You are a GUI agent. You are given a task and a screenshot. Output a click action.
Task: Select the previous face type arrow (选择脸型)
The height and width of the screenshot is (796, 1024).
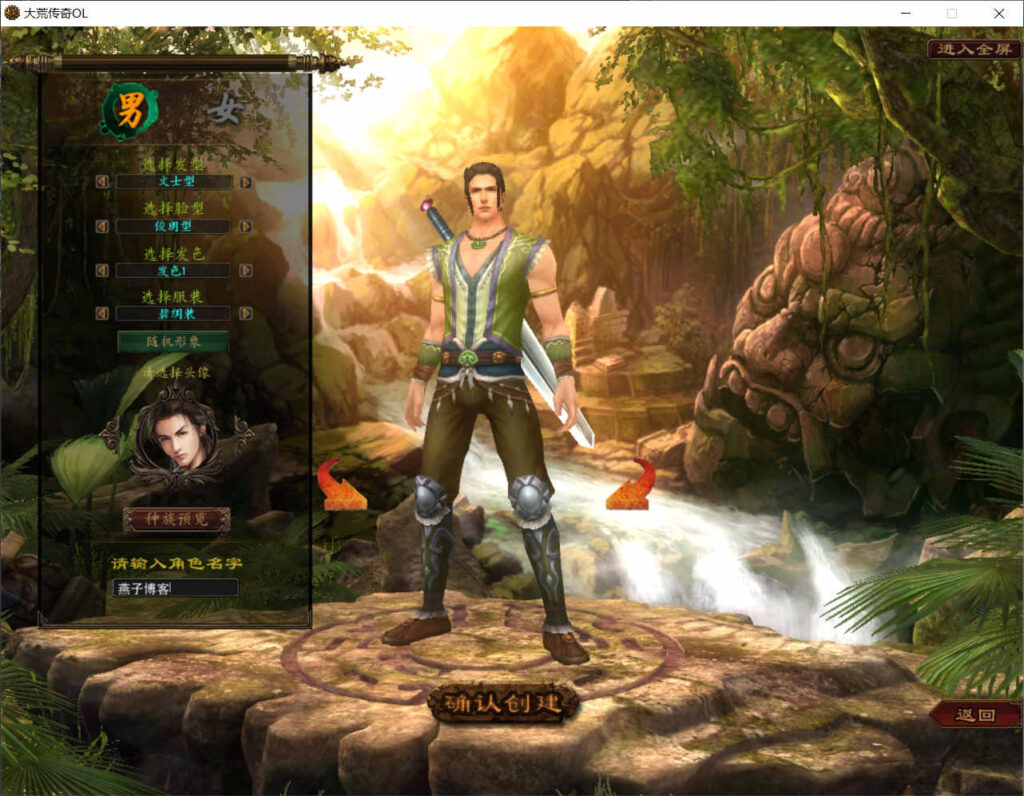[102, 227]
